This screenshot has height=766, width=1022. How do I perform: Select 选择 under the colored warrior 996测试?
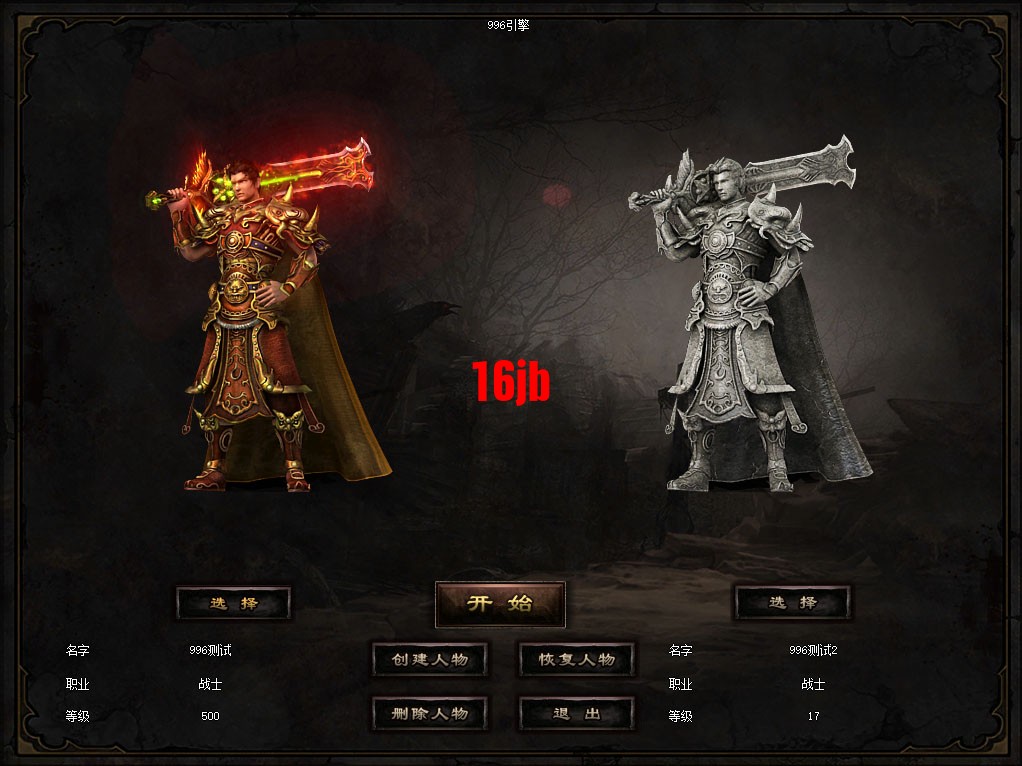click(233, 603)
